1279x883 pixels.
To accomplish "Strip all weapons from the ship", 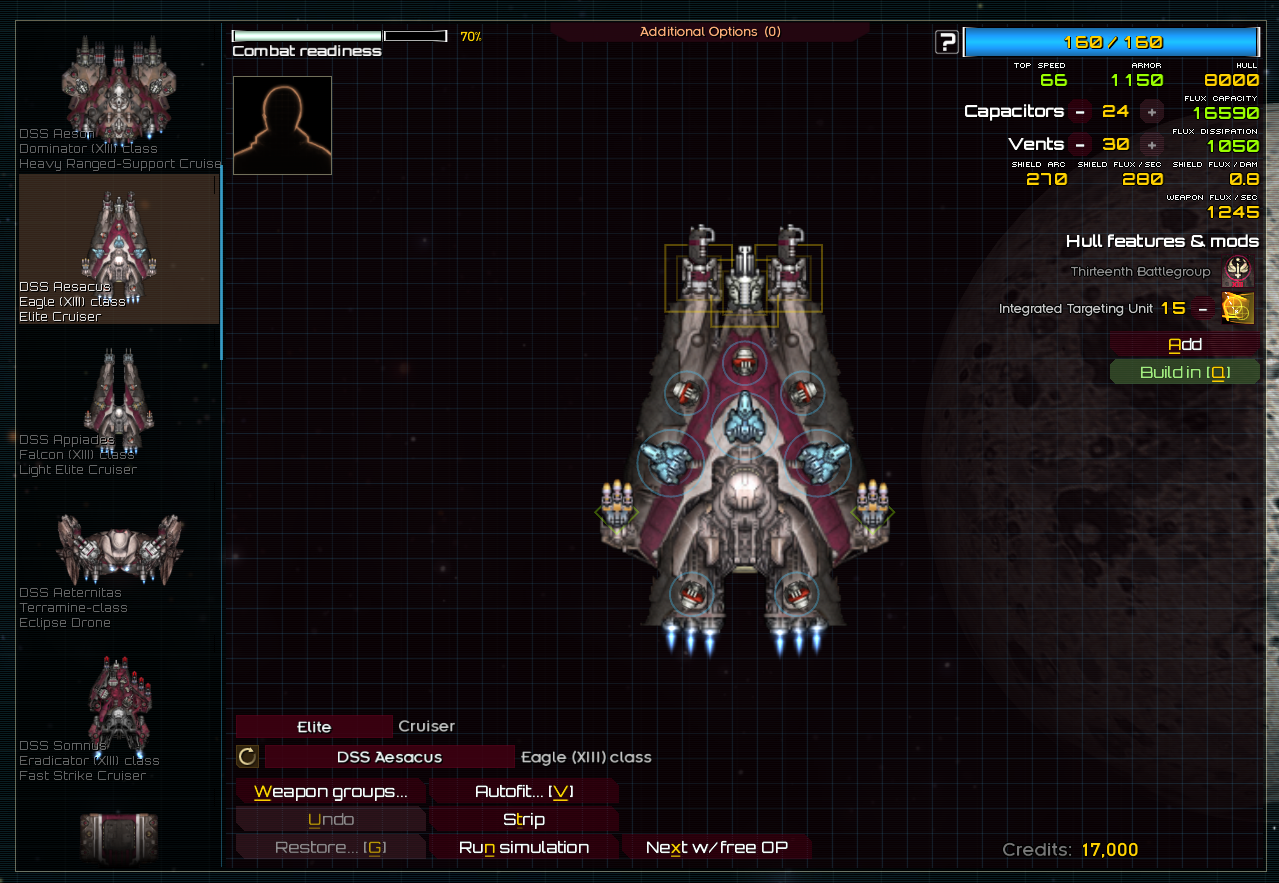I will (x=524, y=820).
